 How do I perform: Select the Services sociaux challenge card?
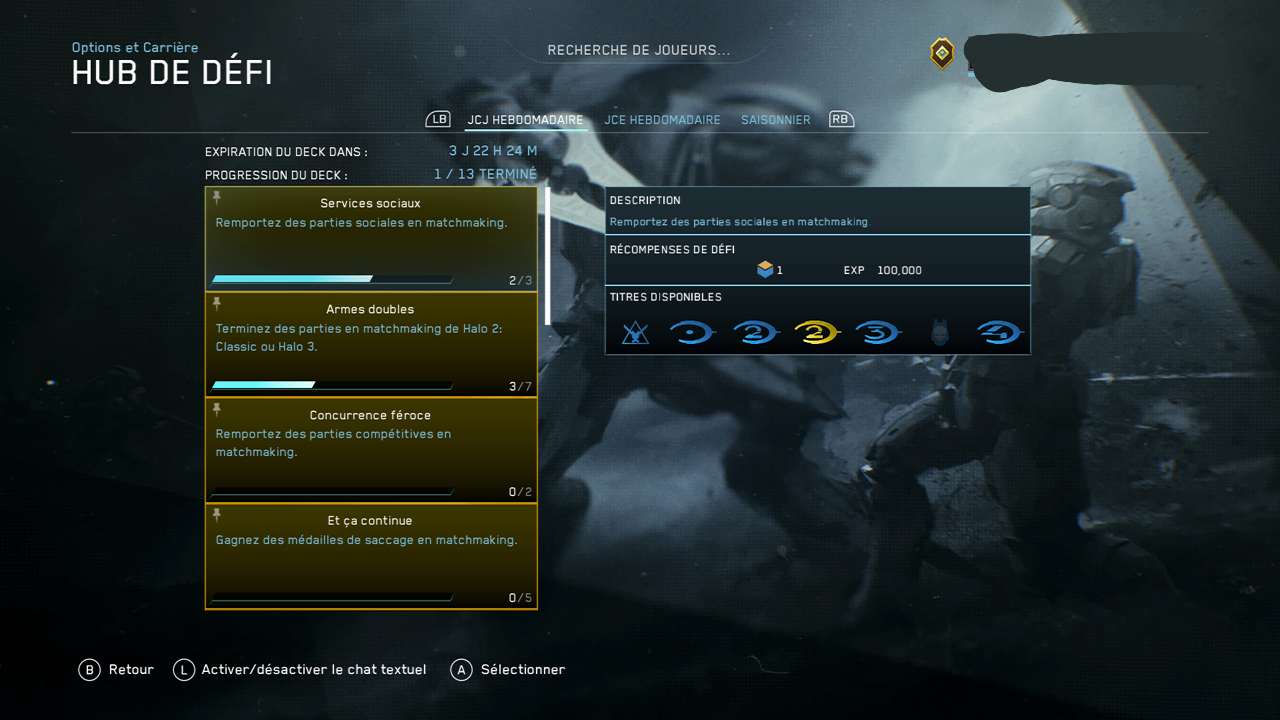coord(371,239)
